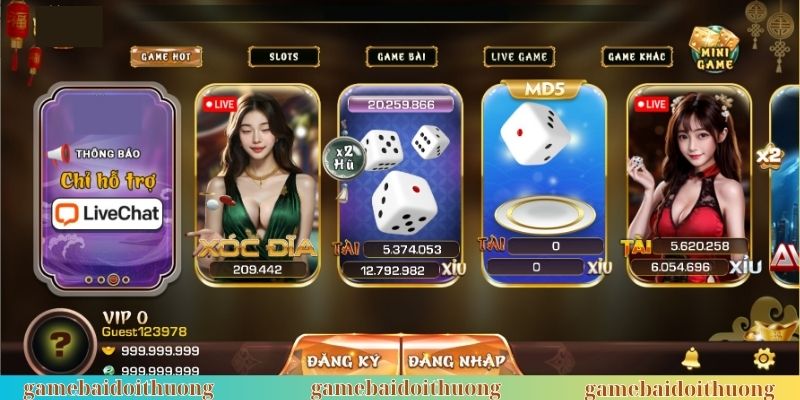Click the Đăng Ký register button

tap(344, 361)
